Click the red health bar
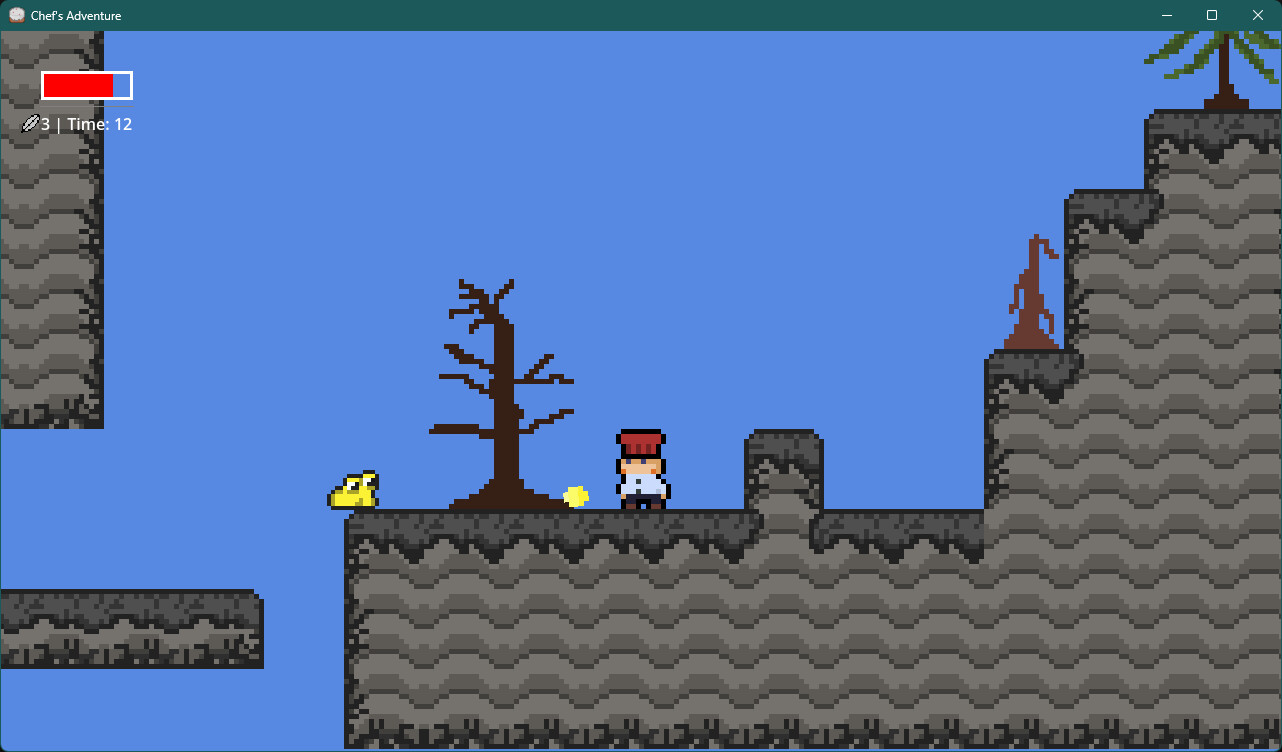 tap(80, 85)
